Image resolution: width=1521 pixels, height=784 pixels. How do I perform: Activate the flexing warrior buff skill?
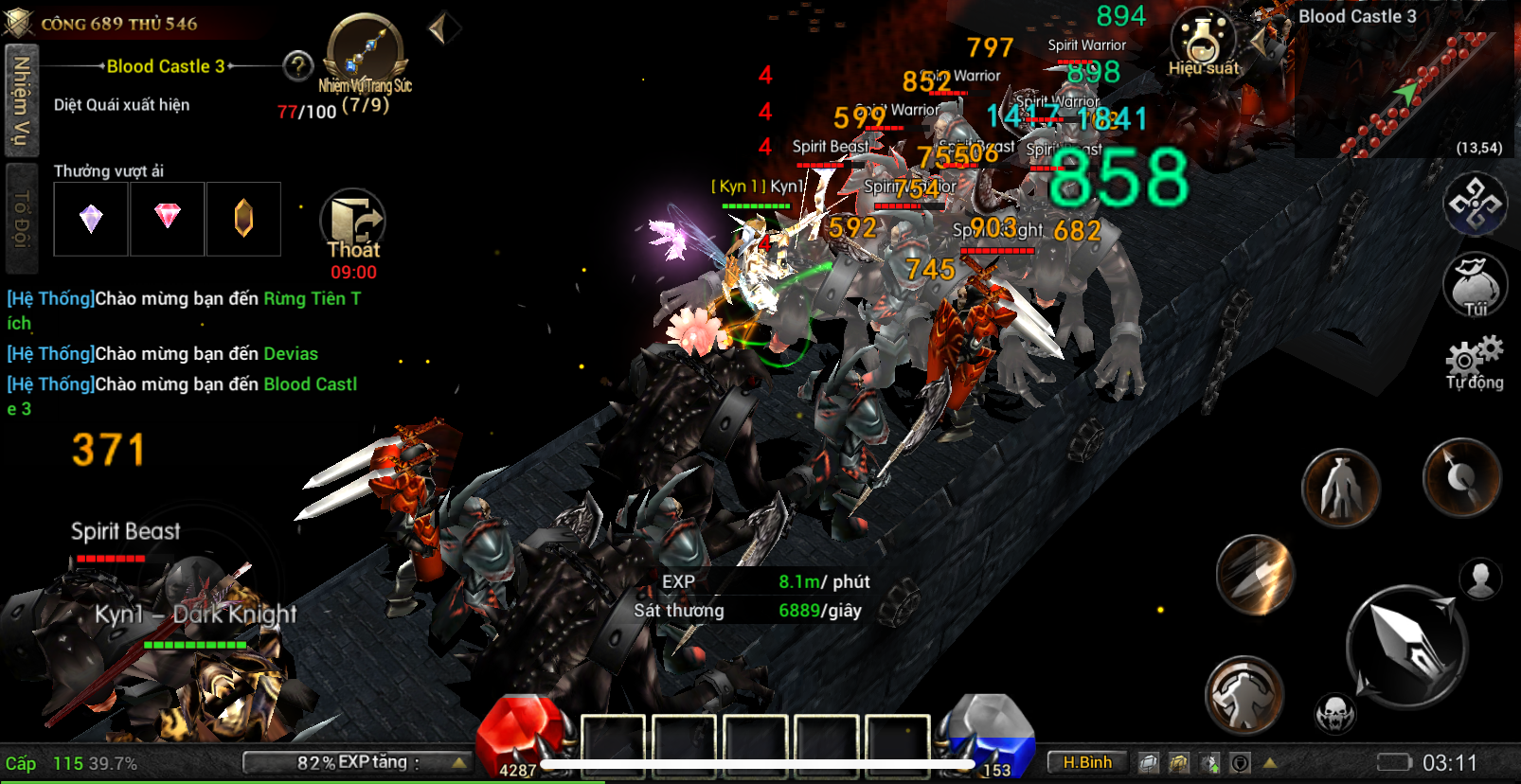tap(1244, 696)
